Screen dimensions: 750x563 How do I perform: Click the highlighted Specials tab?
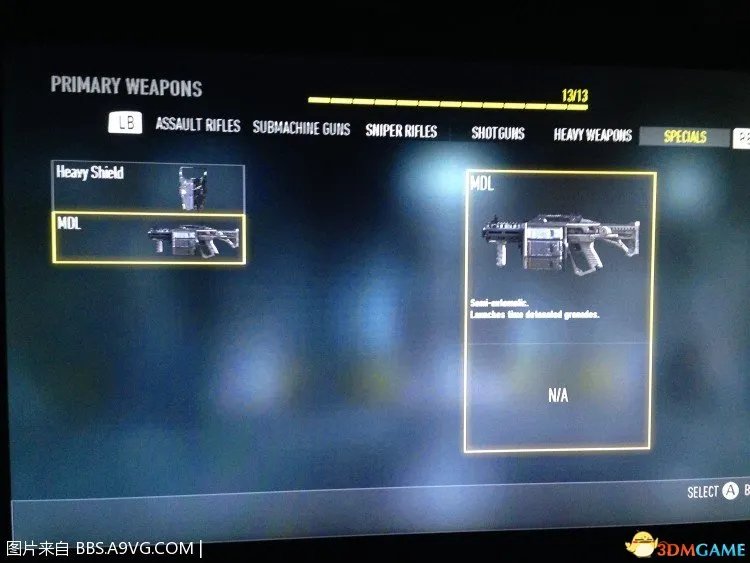pyautogui.click(x=685, y=137)
